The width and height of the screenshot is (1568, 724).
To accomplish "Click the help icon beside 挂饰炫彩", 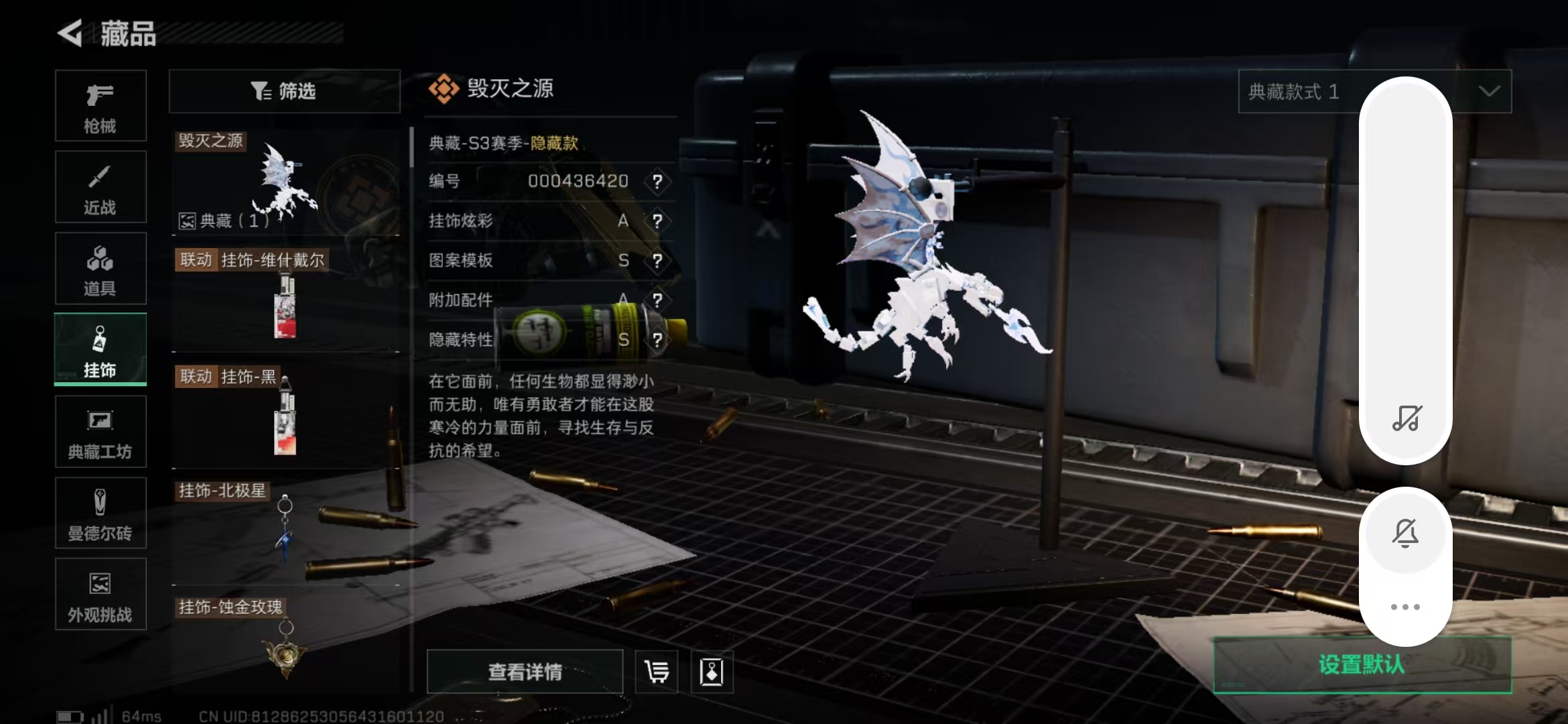I will click(x=659, y=221).
